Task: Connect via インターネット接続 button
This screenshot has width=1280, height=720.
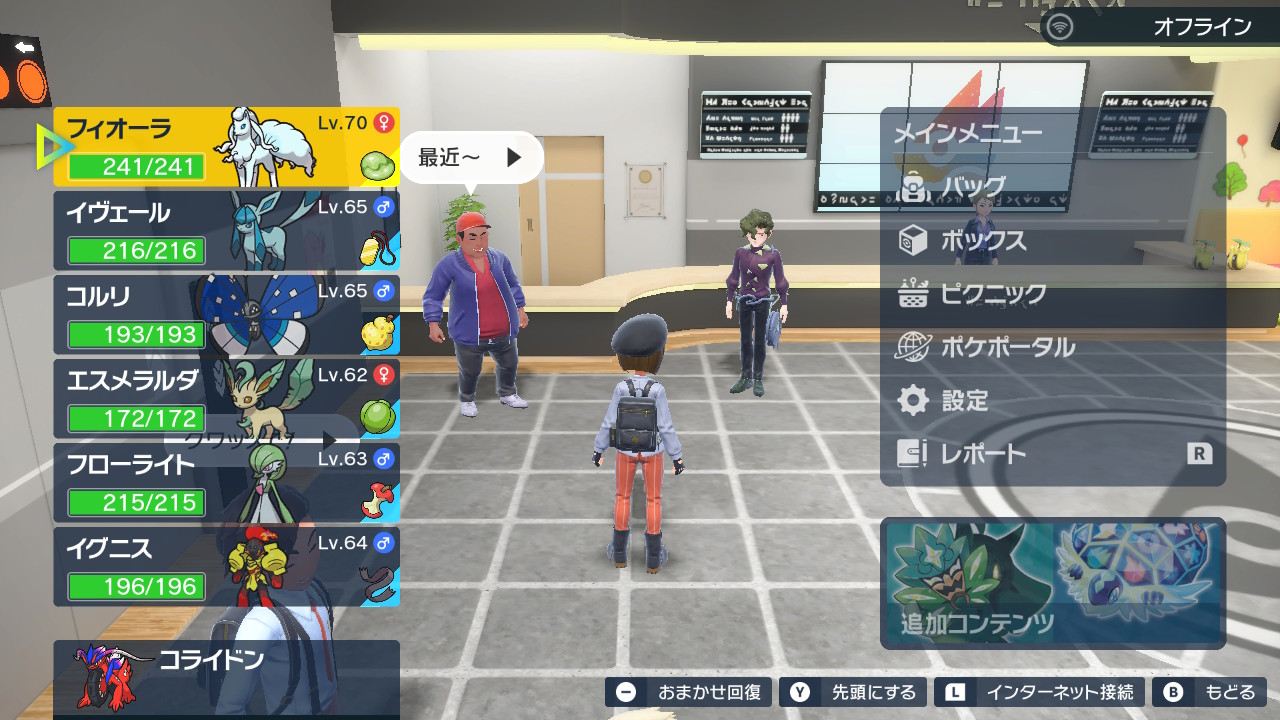Action: pos(1039,692)
